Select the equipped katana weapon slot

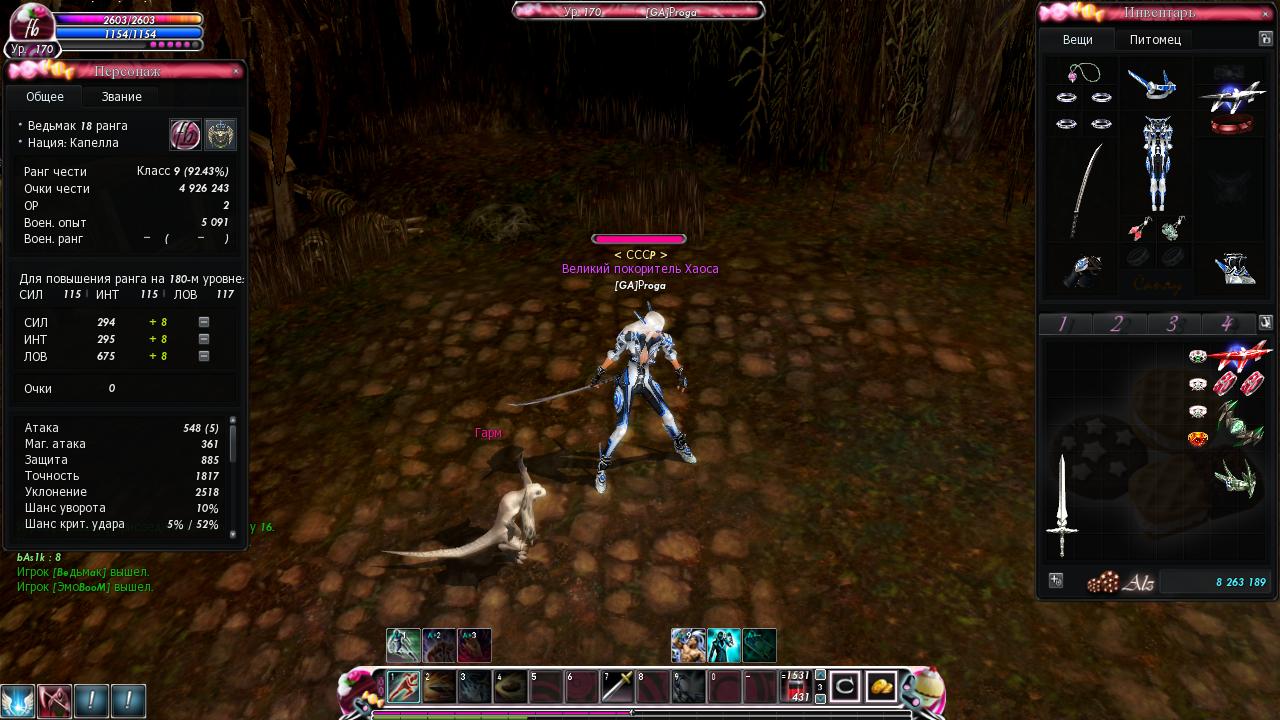pos(1086,190)
